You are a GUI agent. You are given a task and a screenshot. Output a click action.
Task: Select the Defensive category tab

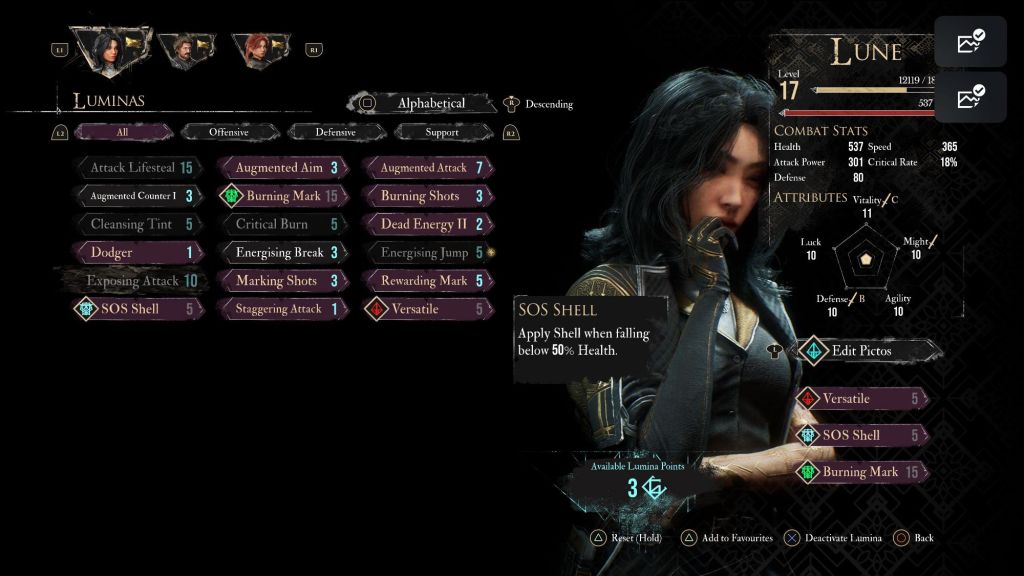tap(335, 132)
